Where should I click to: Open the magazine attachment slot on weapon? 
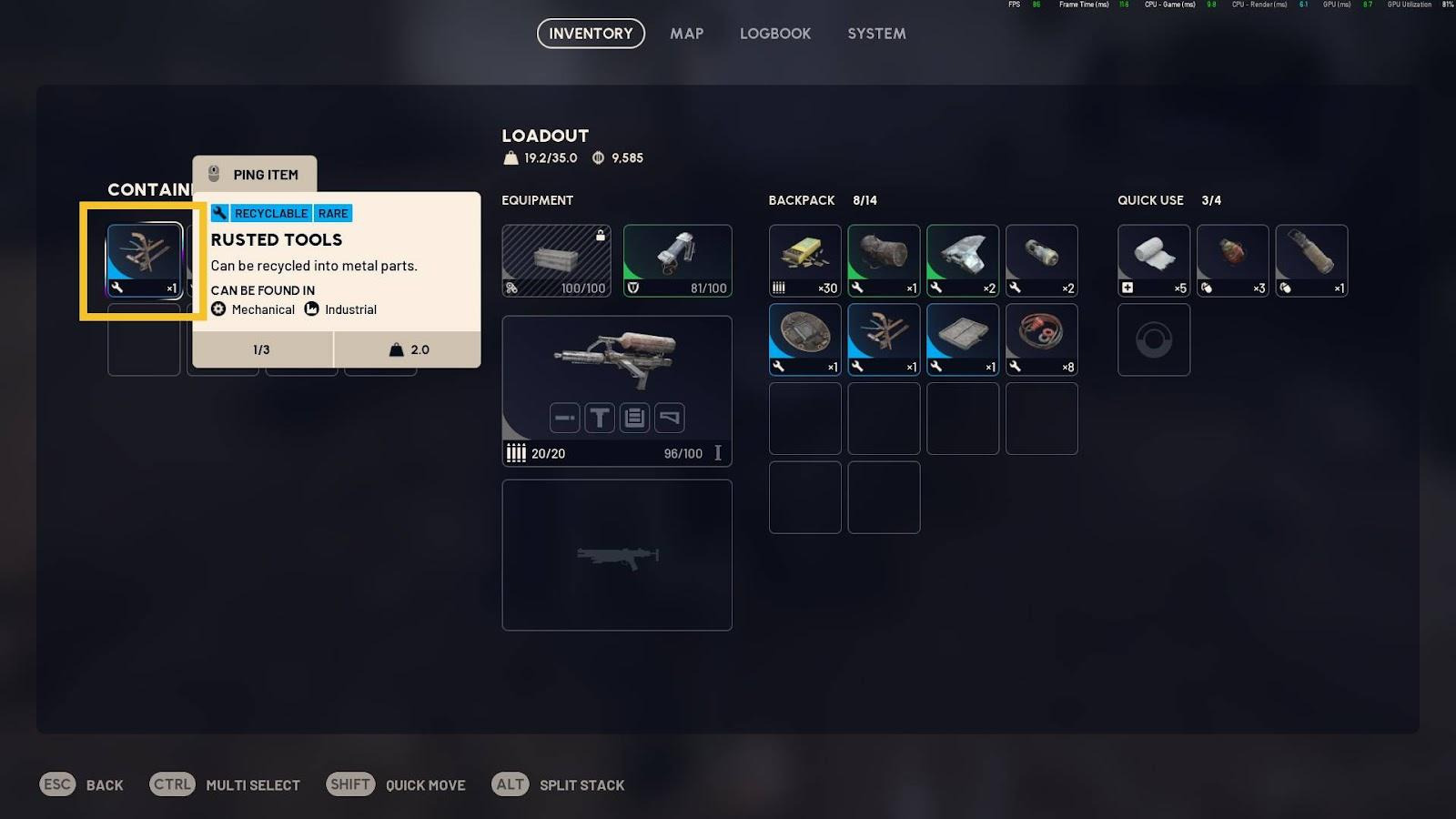tap(634, 418)
